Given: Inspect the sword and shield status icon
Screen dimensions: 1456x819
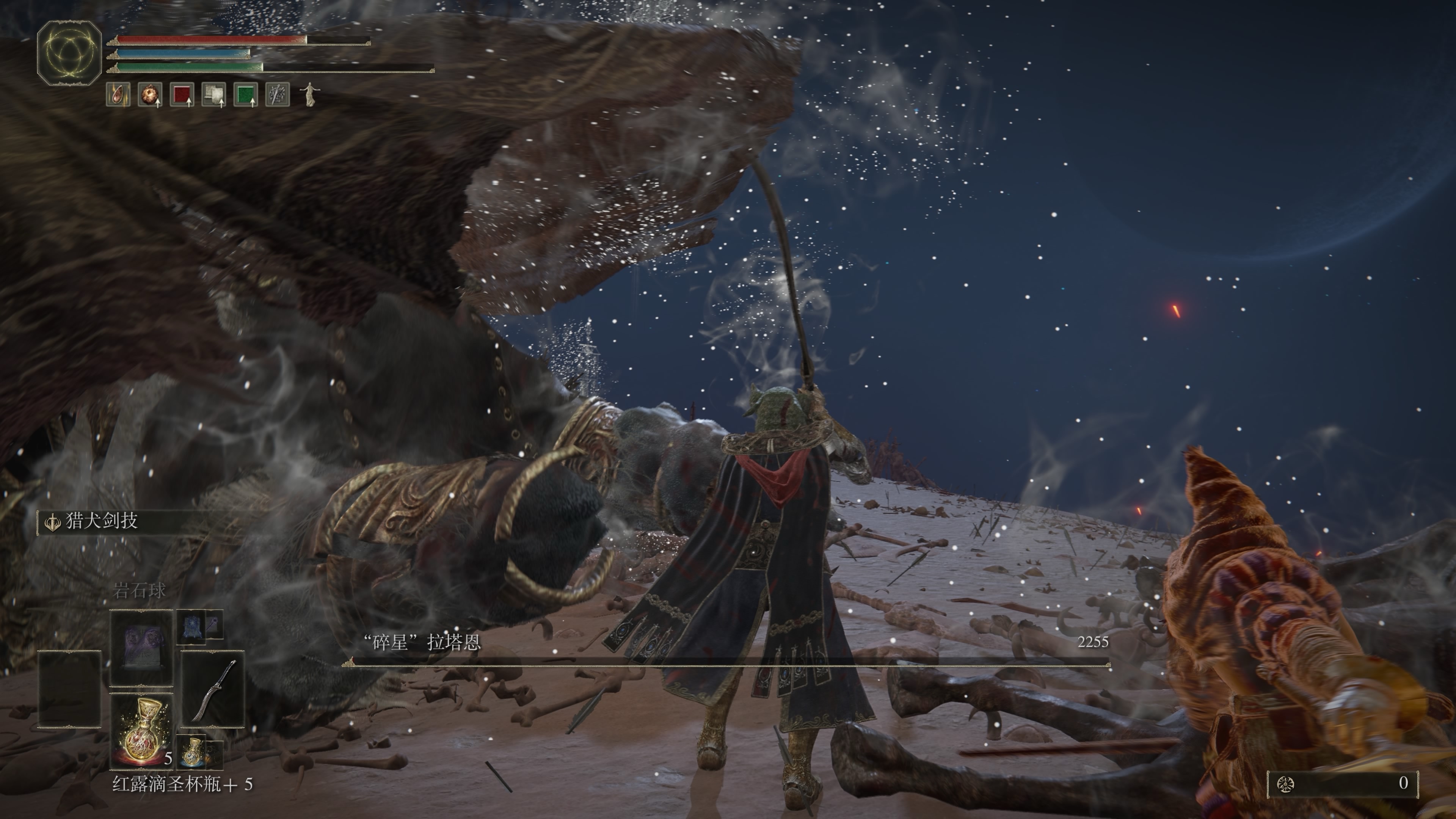Looking at the screenshot, I should tap(278, 94).
